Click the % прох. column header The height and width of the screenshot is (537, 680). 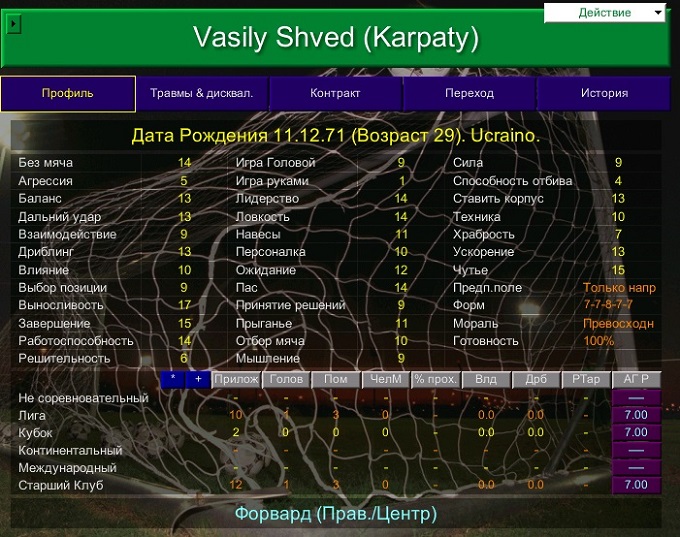(x=435, y=380)
